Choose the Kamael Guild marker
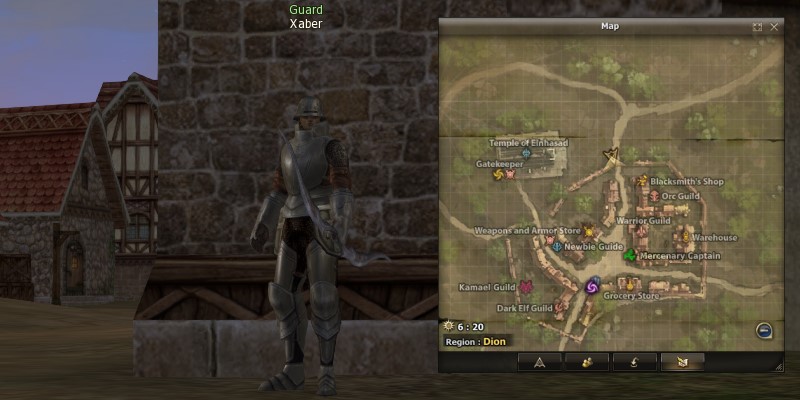The width and height of the screenshot is (800, 400). (x=525, y=287)
